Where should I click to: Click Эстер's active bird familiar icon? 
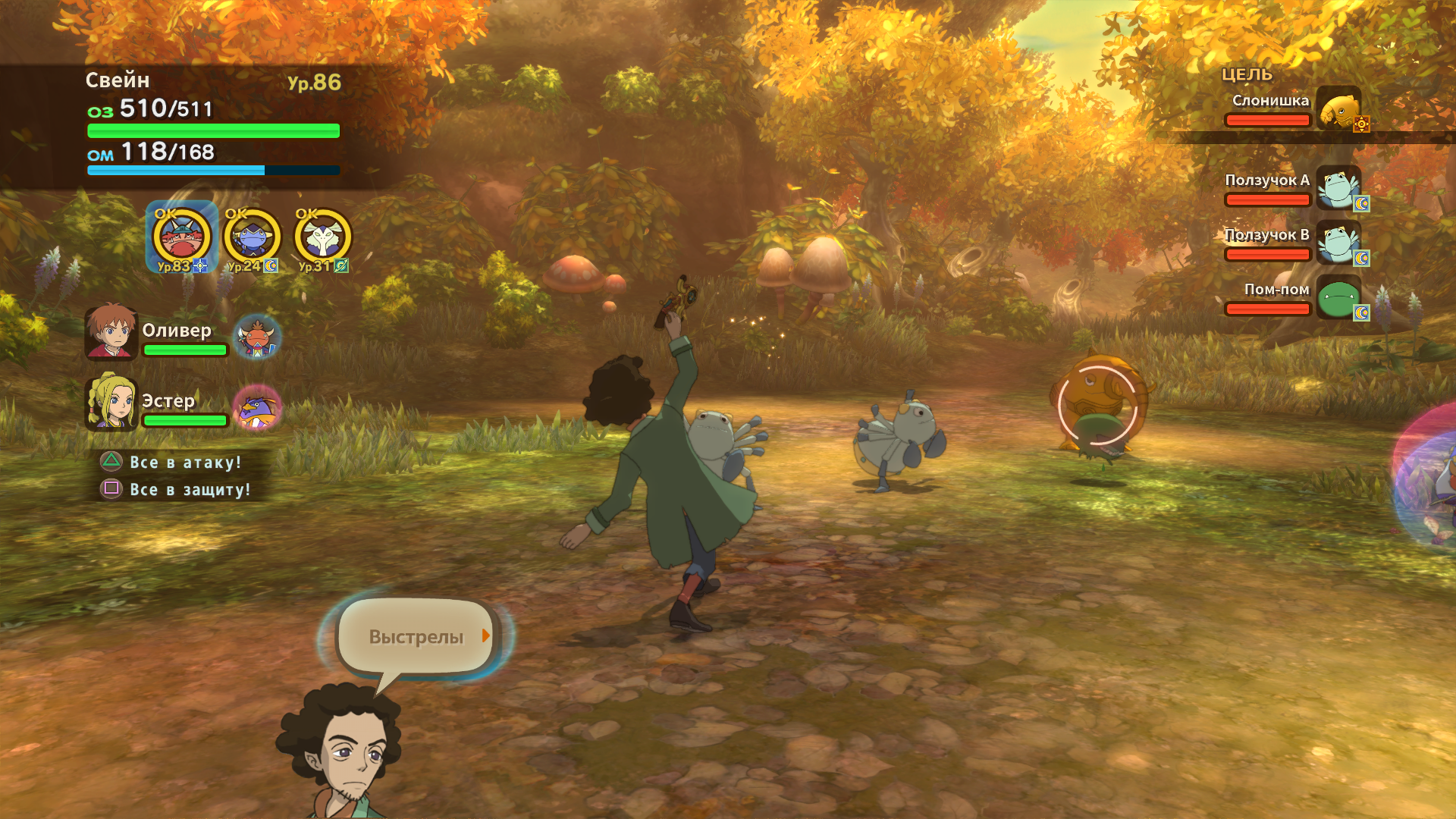pyautogui.click(x=257, y=407)
